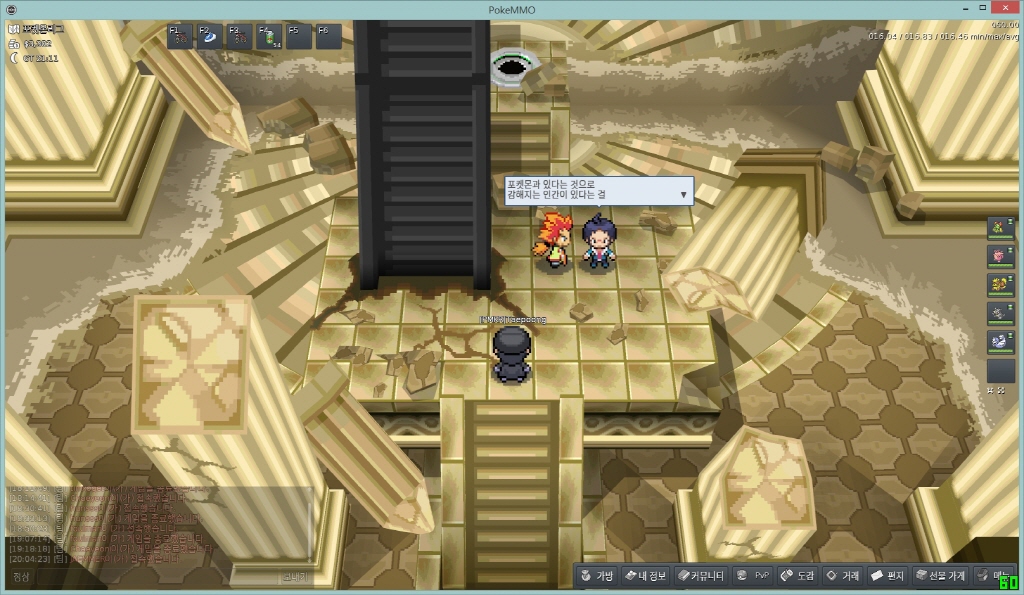
Task: Open the 가방 (bag) menu
Action: tap(595, 576)
